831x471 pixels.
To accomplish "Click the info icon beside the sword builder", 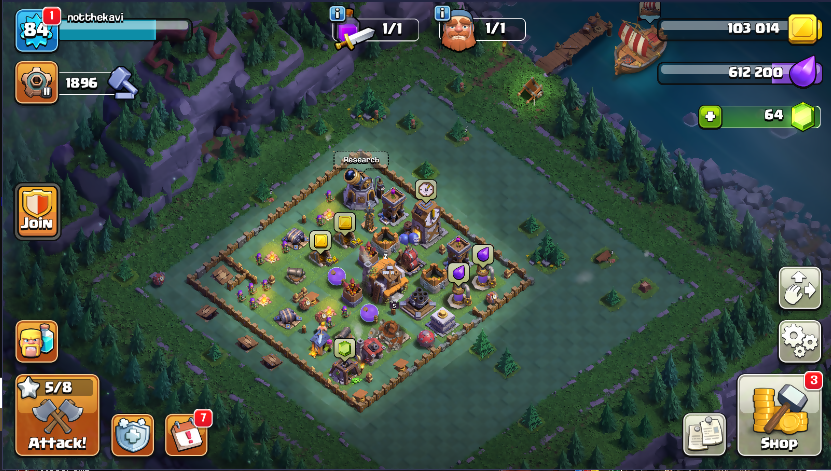I will (338, 13).
